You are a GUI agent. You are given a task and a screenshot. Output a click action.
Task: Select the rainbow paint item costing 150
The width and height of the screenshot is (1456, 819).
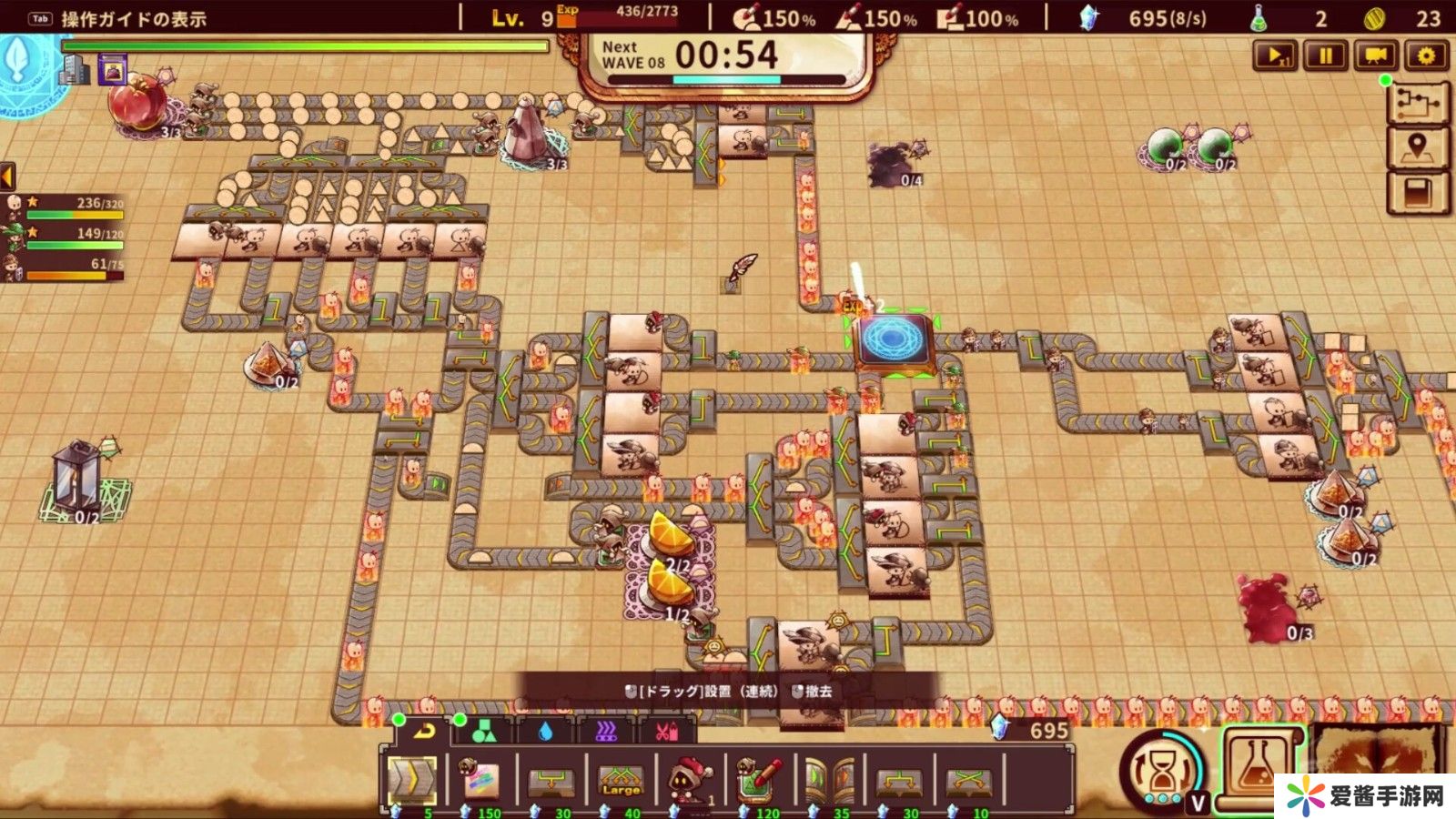pos(481,780)
